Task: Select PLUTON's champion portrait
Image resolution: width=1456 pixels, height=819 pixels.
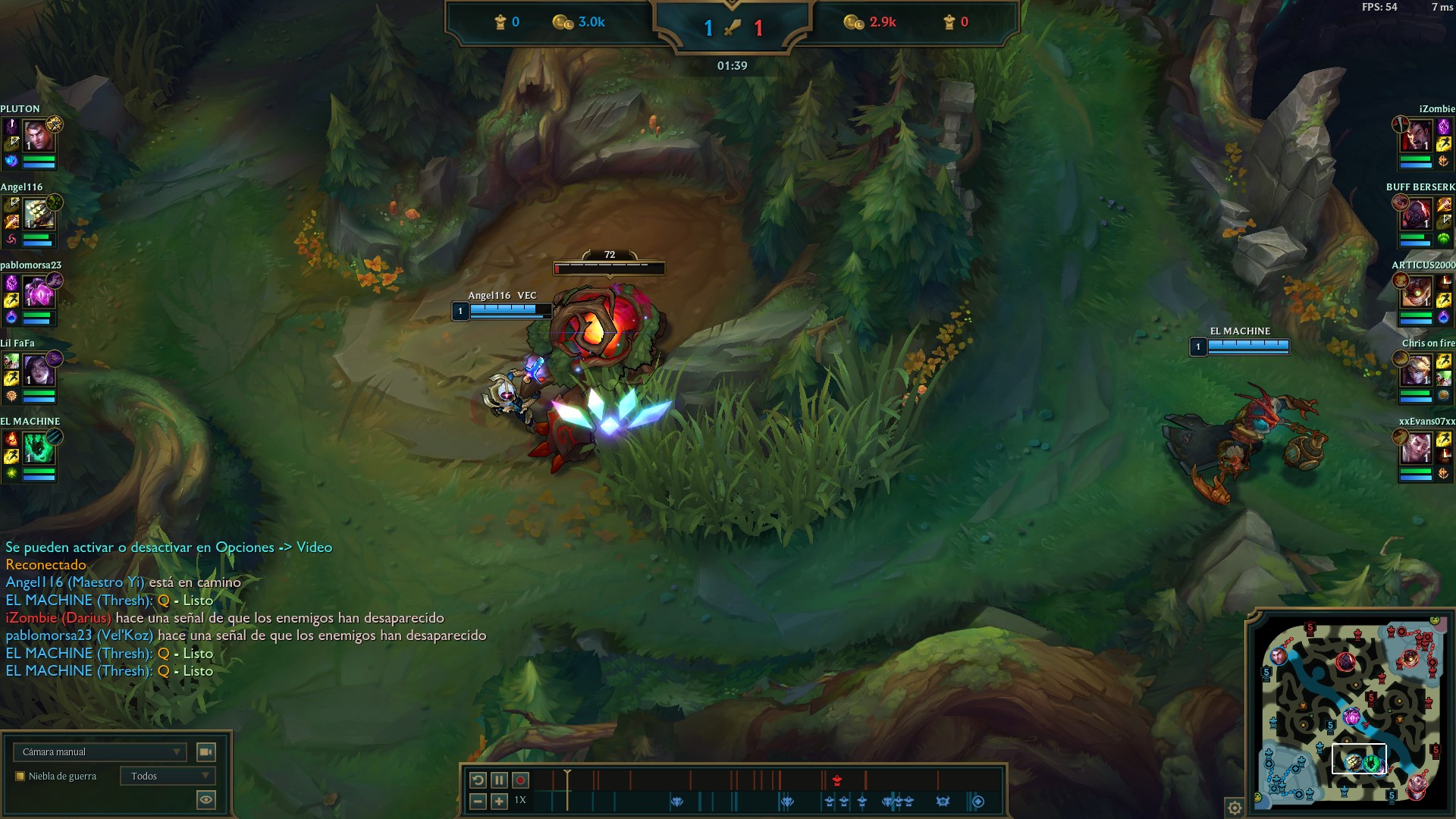Action: [x=38, y=137]
